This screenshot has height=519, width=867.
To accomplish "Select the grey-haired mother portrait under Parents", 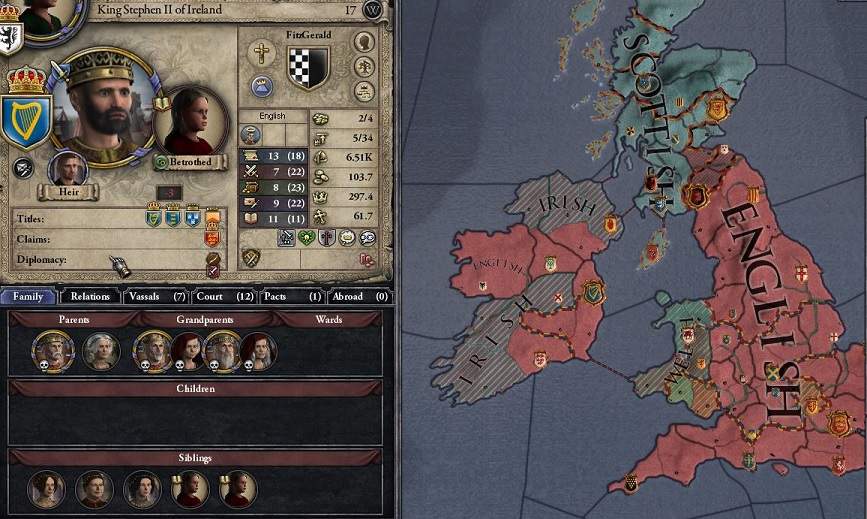I will 101,351.
